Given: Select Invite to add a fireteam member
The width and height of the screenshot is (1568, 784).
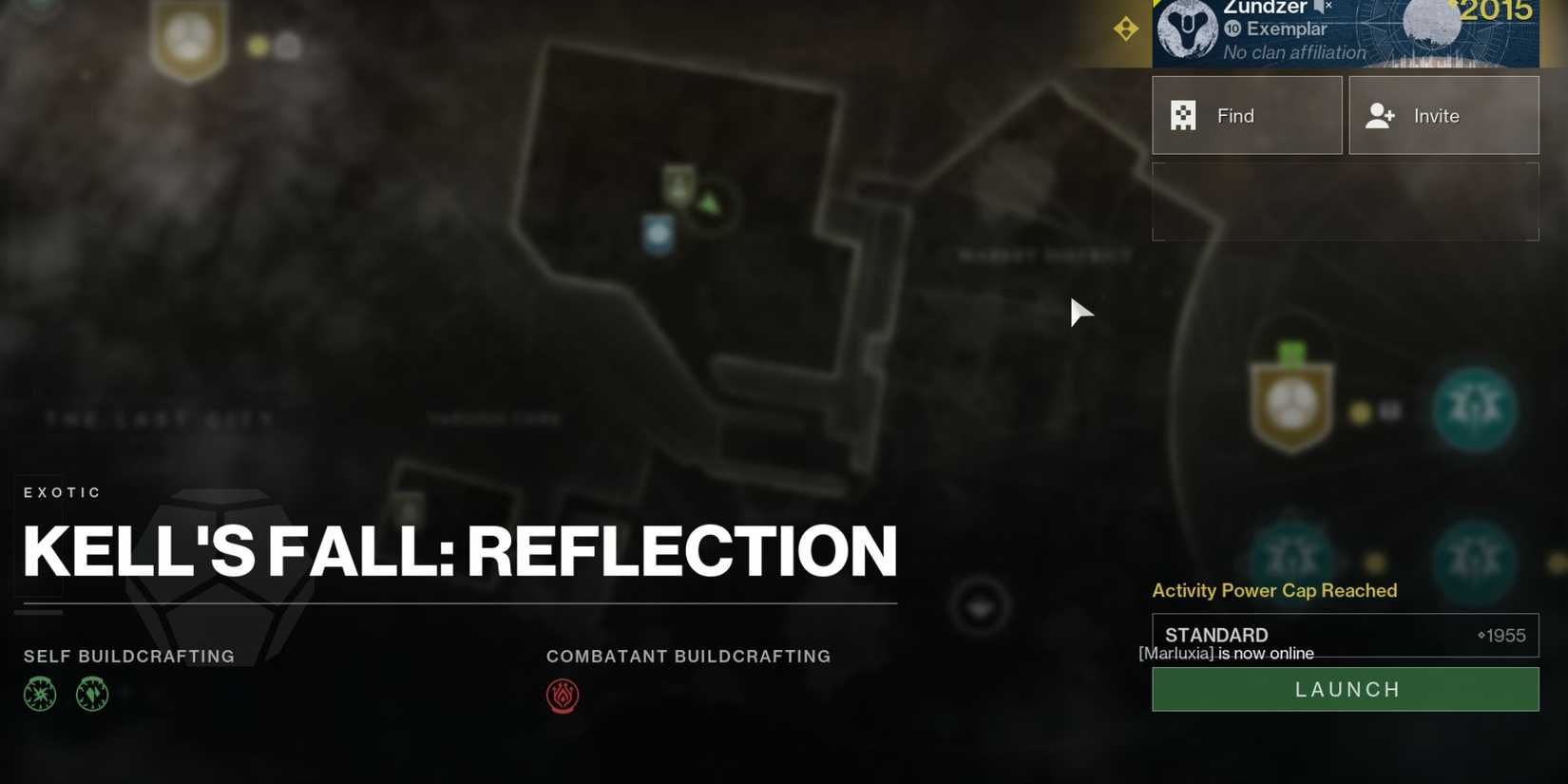Looking at the screenshot, I should pyautogui.click(x=1443, y=115).
